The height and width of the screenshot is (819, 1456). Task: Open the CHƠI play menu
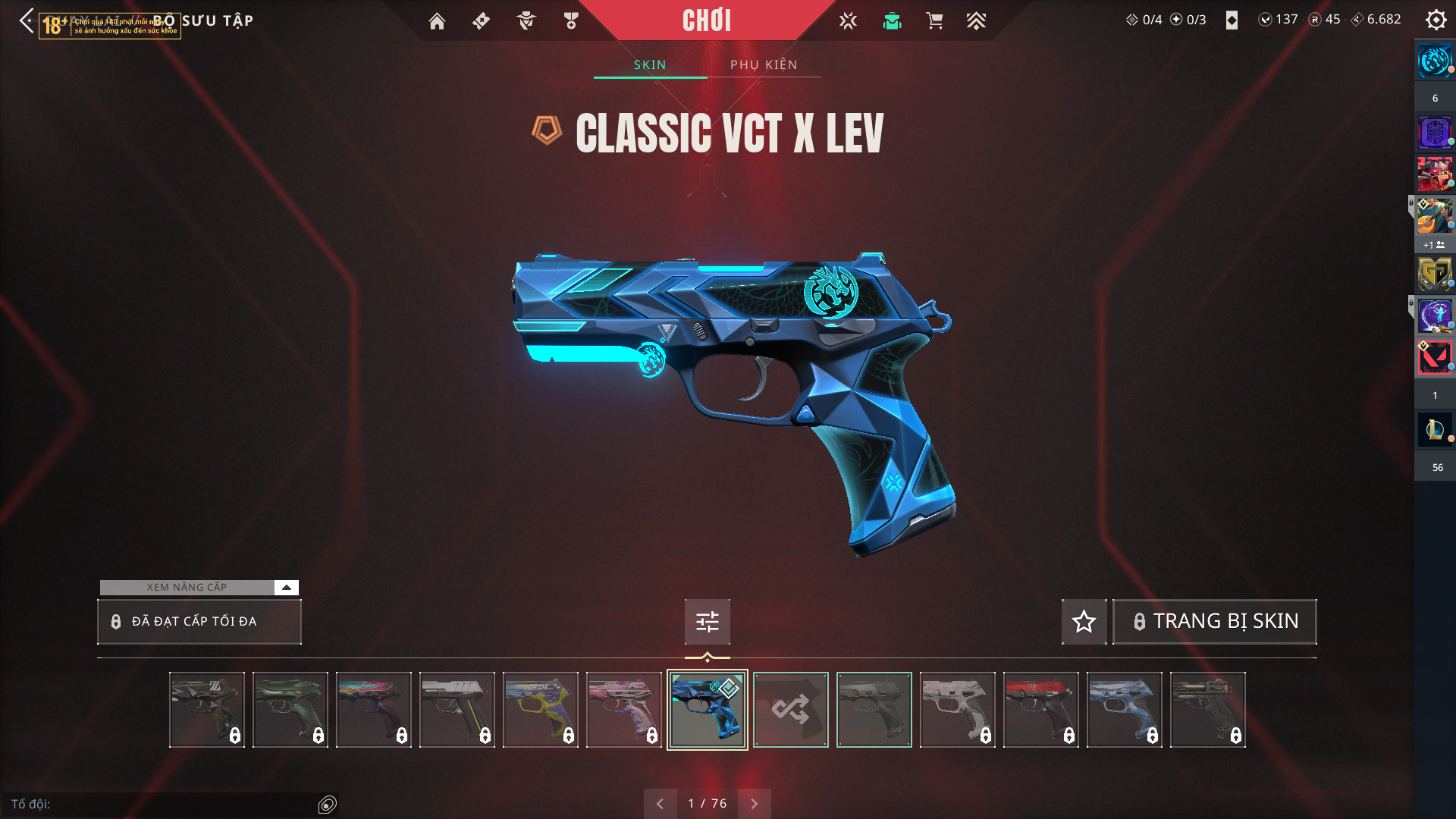706,20
